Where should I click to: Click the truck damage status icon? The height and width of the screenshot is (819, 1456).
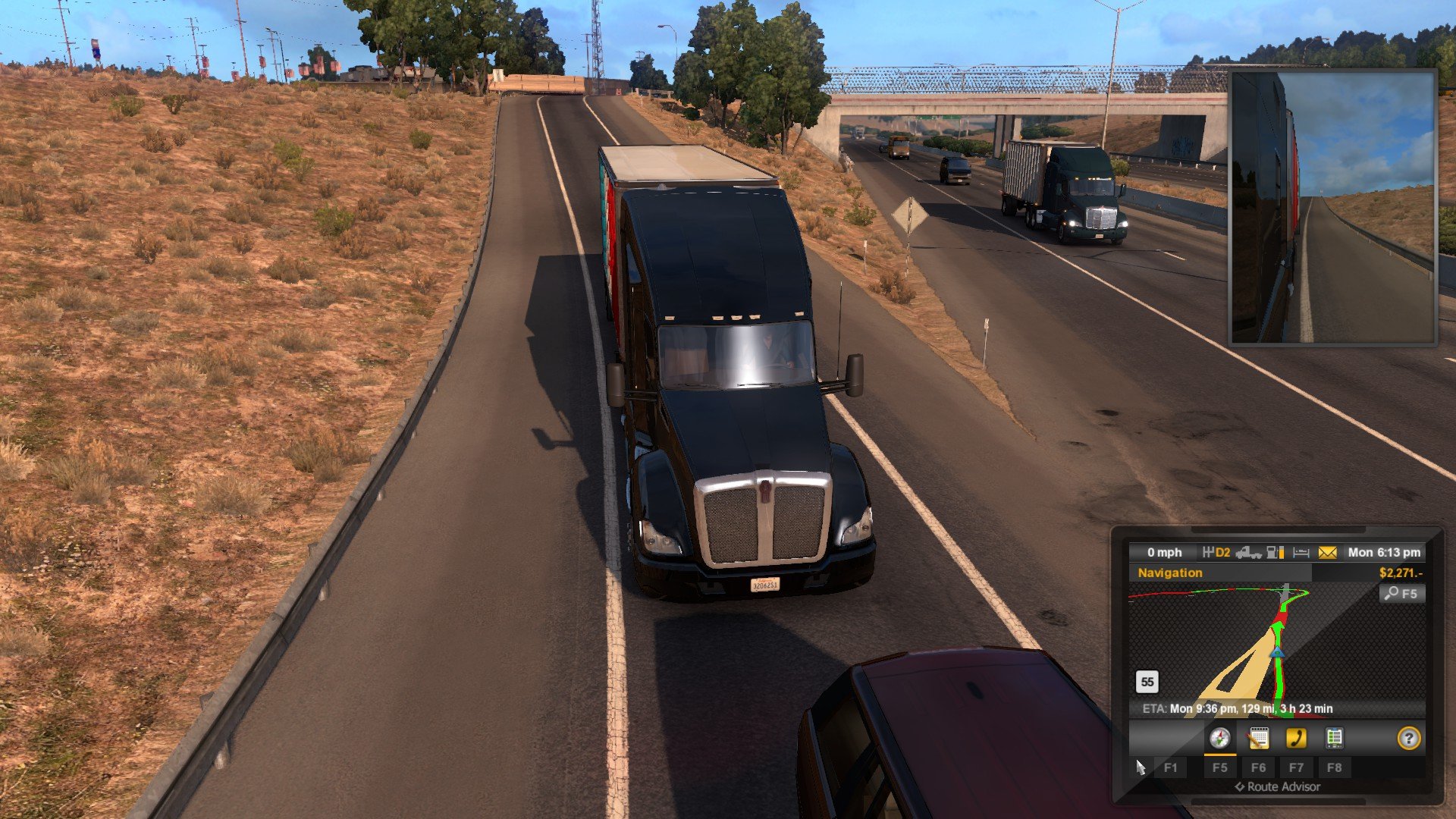(x=1248, y=553)
